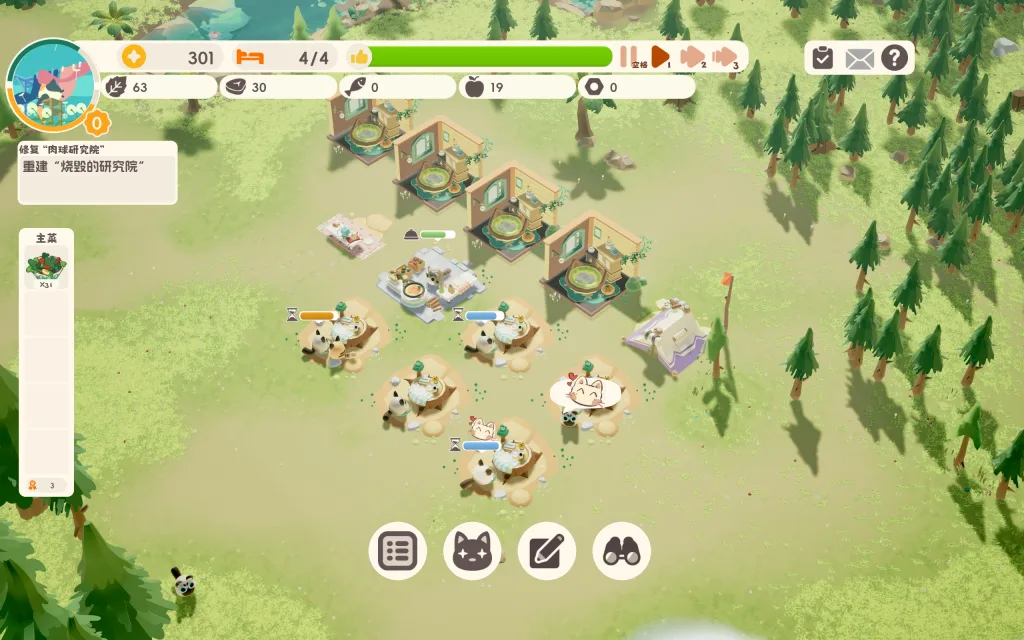
Task: Click the round season portrait
Action: tap(51, 85)
